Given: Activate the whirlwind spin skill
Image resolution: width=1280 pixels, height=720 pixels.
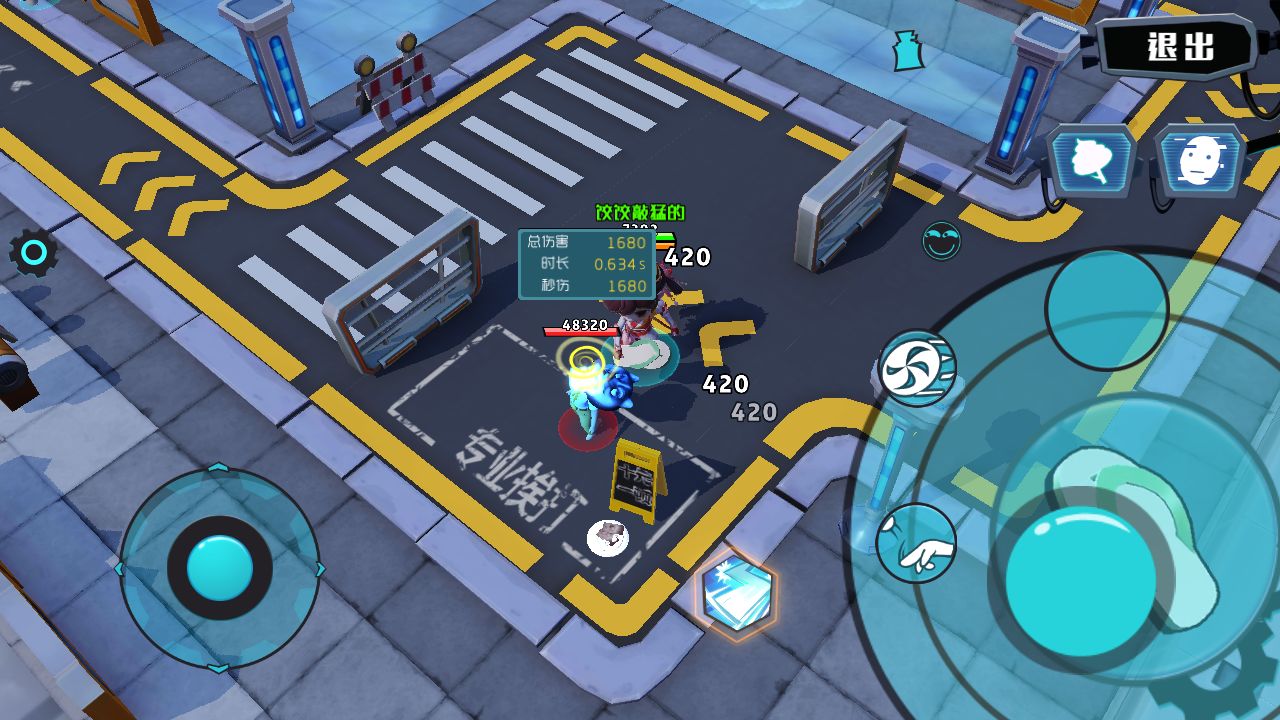Looking at the screenshot, I should tap(916, 368).
